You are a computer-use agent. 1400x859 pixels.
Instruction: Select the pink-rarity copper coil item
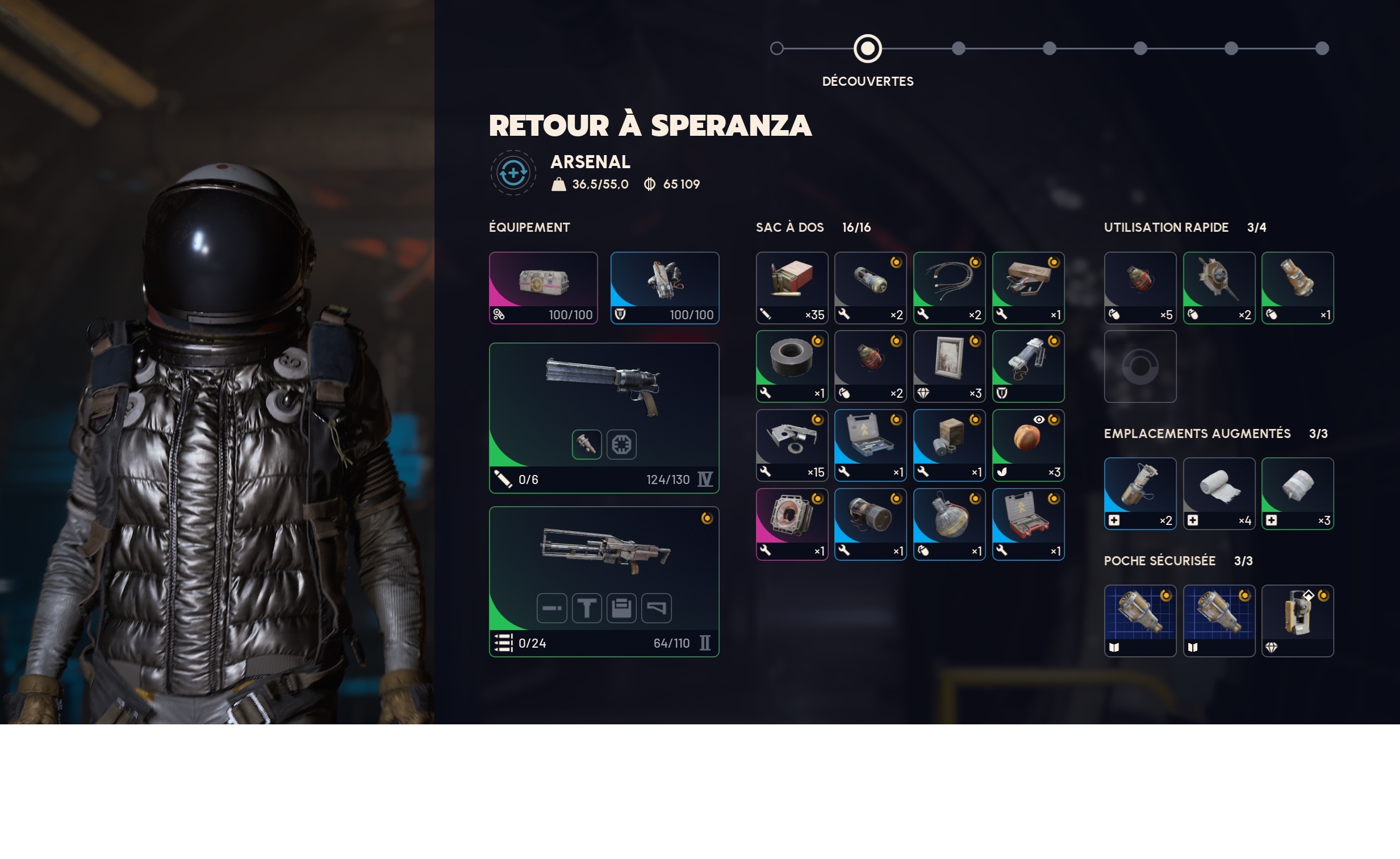(x=792, y=524)
